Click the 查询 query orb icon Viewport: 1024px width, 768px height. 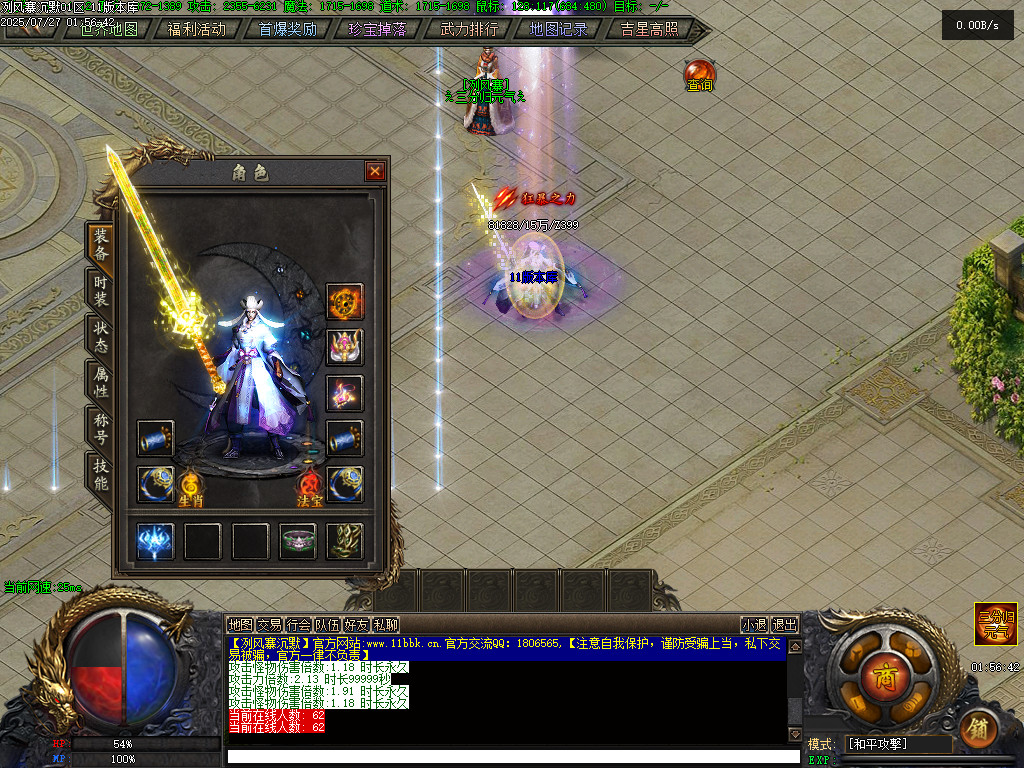click(x=699, y=75)
